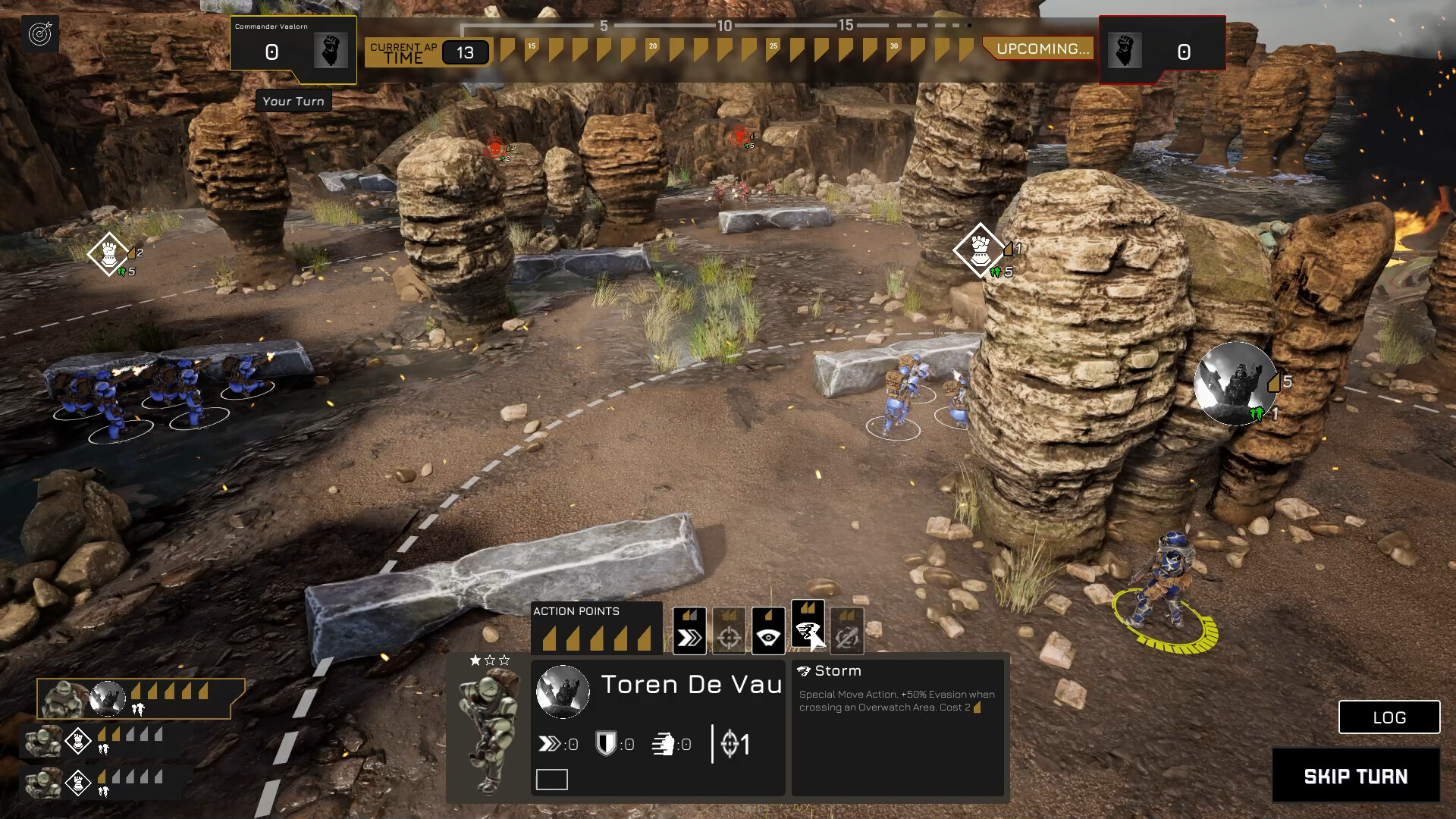The width and height of the screenshot is (1456, 819).
Task: Click the red enemy skull marker
Action: coord(497,149)
